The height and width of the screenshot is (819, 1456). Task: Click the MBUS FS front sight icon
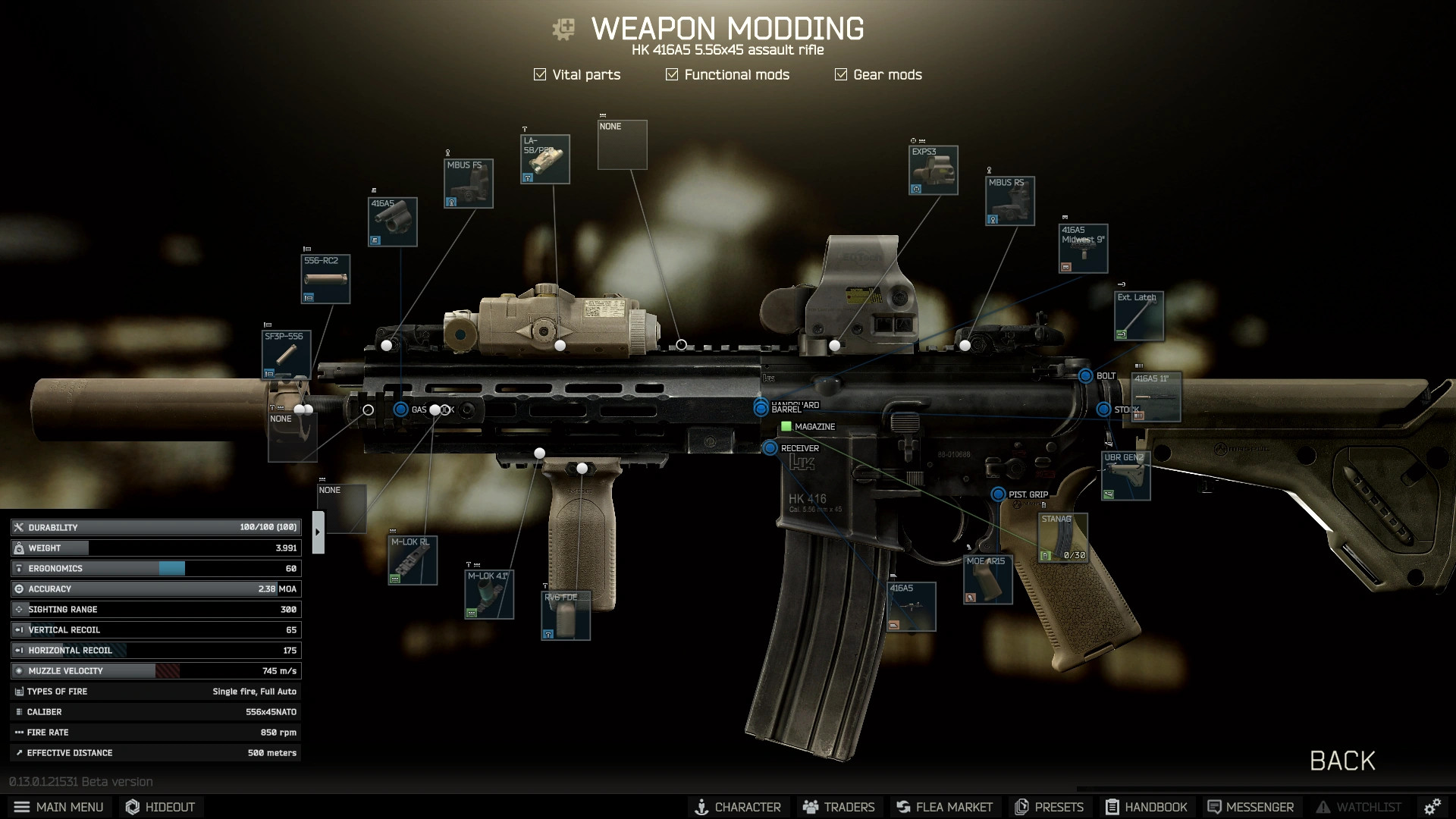tap(469, 183)
